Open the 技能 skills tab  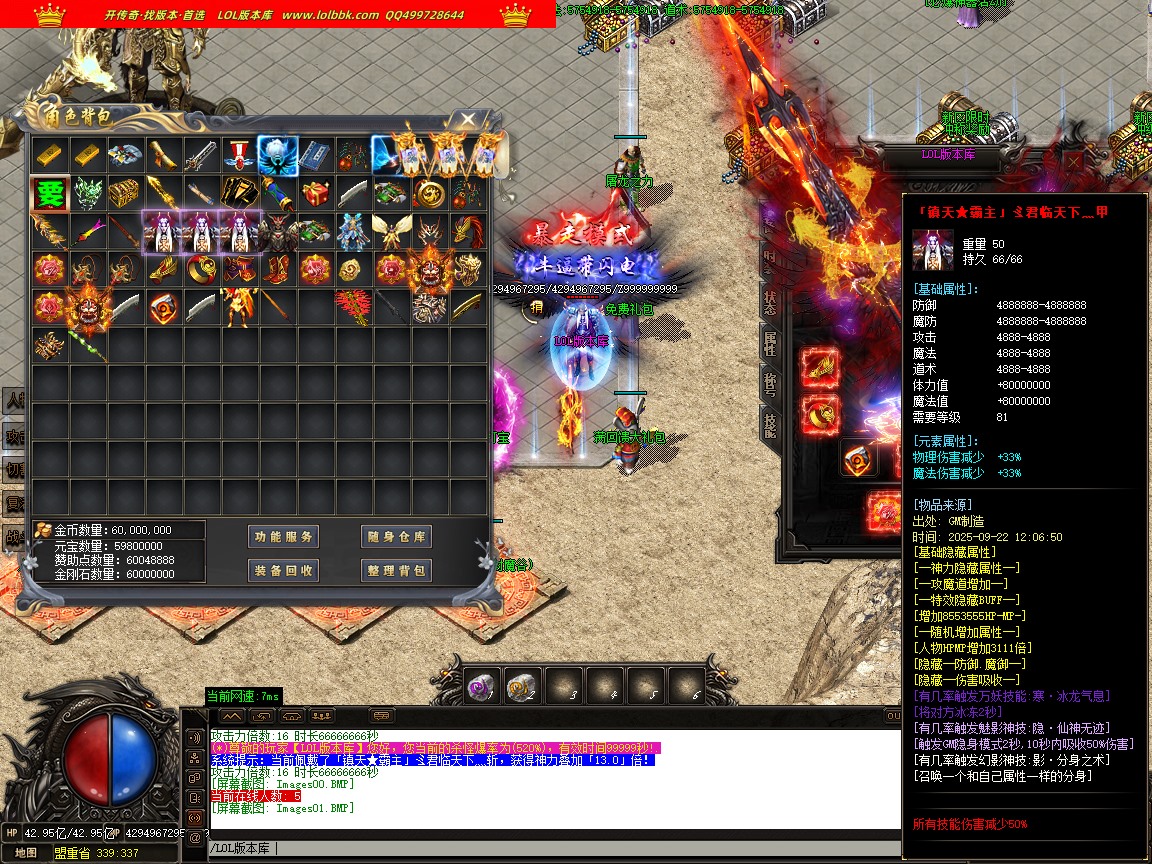point(770,425)
